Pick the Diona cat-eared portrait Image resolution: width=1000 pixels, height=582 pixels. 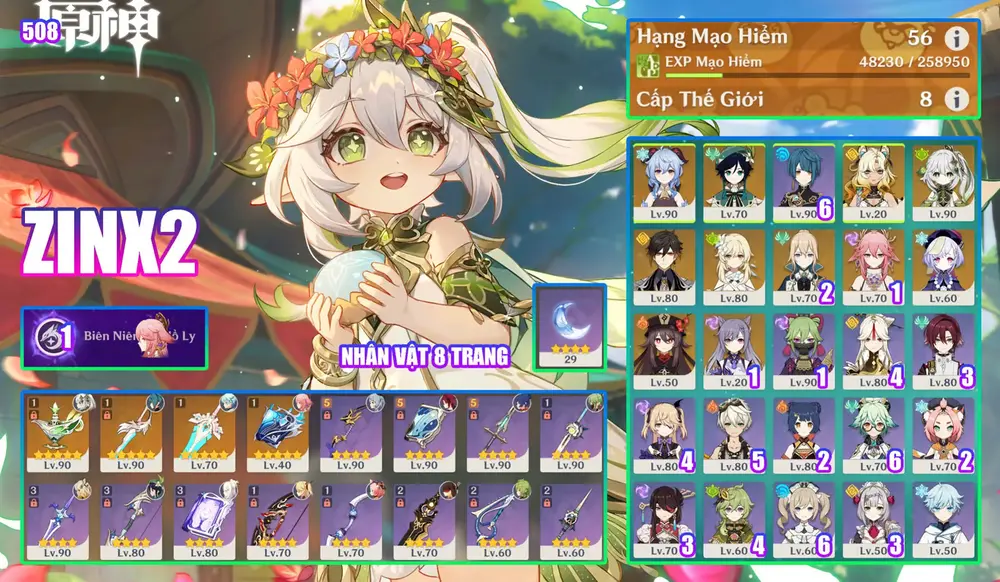(x=940, y=432)
